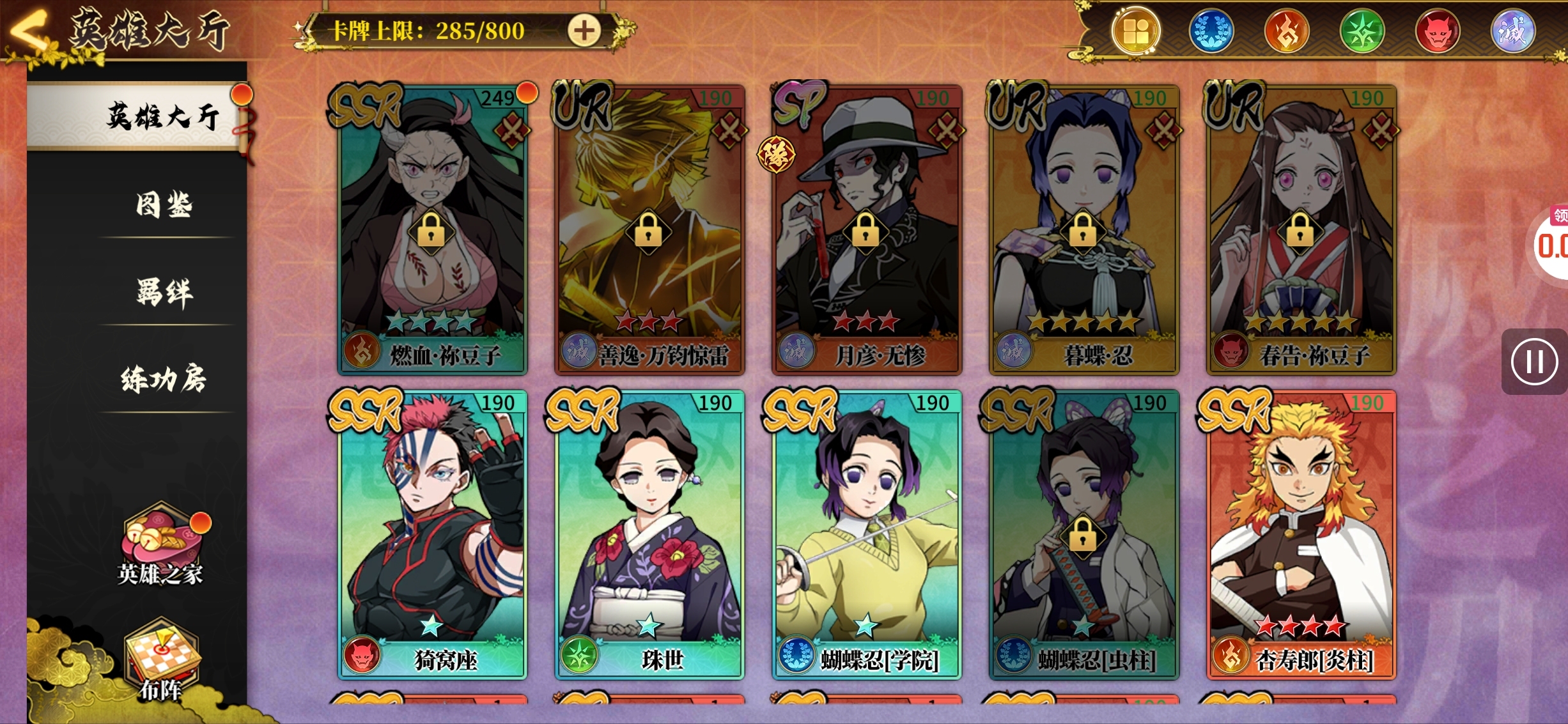The height and width of the screenshot is (724, 1568).
Task: Select the 杏寿郎[炎柱] card
Action: point(1301,534)
